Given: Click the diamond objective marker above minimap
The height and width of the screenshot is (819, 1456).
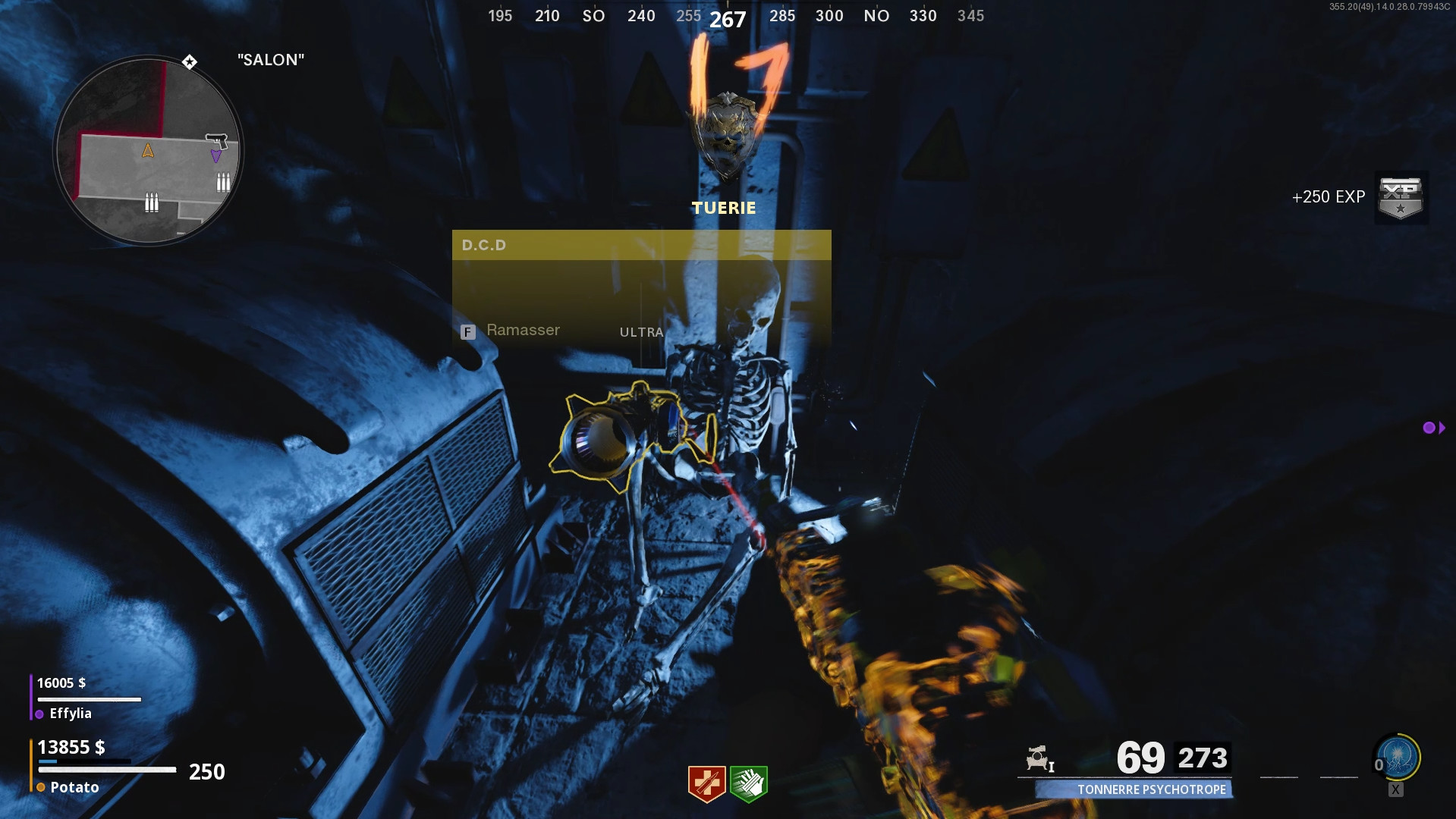Looking at the screenshot, I should coord(190,61).
